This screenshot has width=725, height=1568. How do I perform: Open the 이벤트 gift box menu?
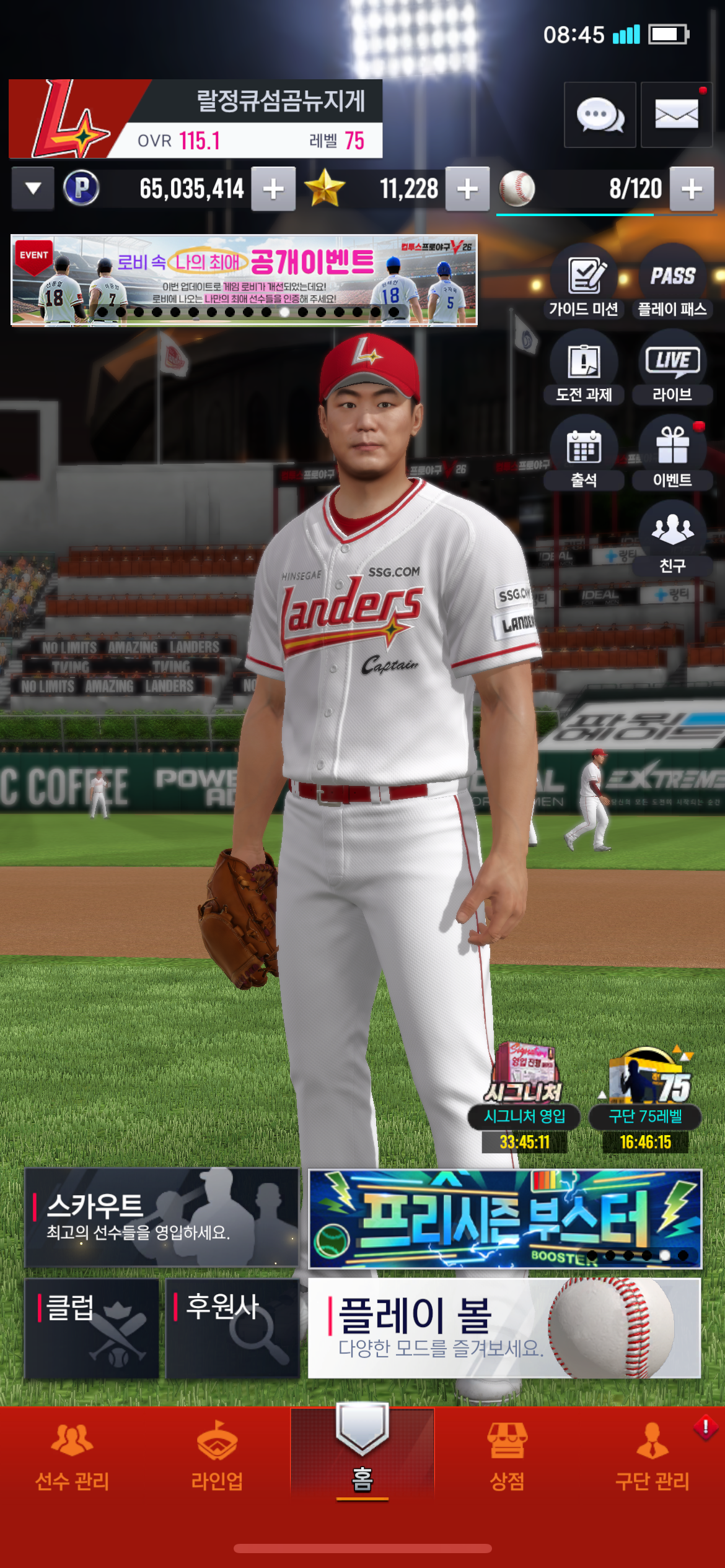(672, 453)
